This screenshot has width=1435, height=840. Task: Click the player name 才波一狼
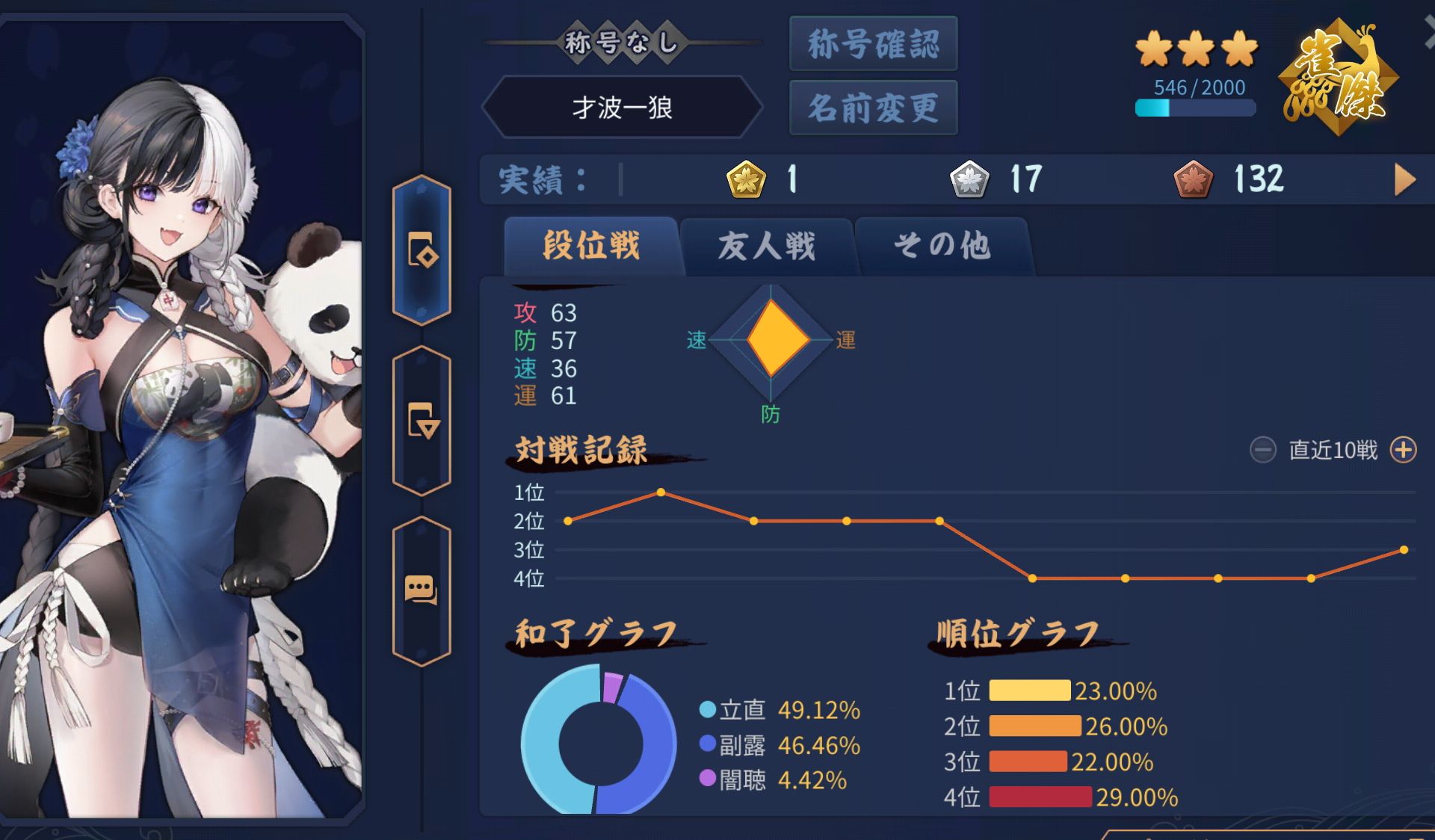pos(623,107)
